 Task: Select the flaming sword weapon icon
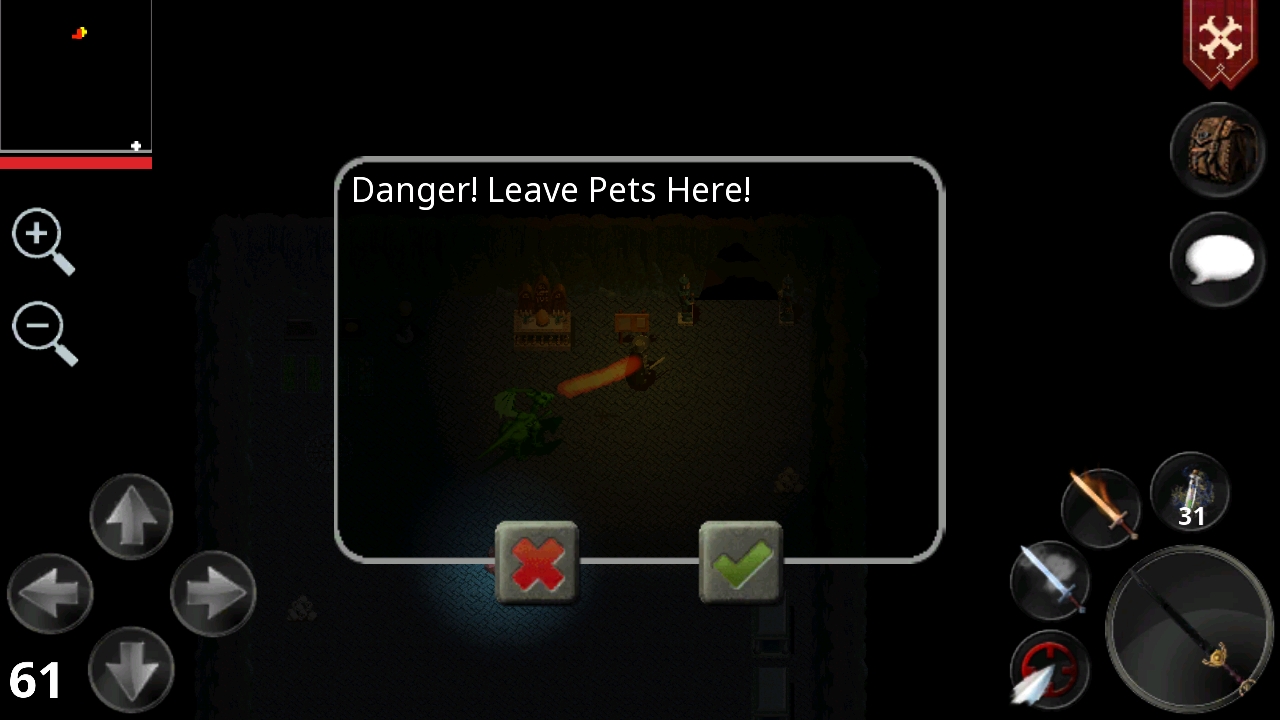pos(1100,505)
